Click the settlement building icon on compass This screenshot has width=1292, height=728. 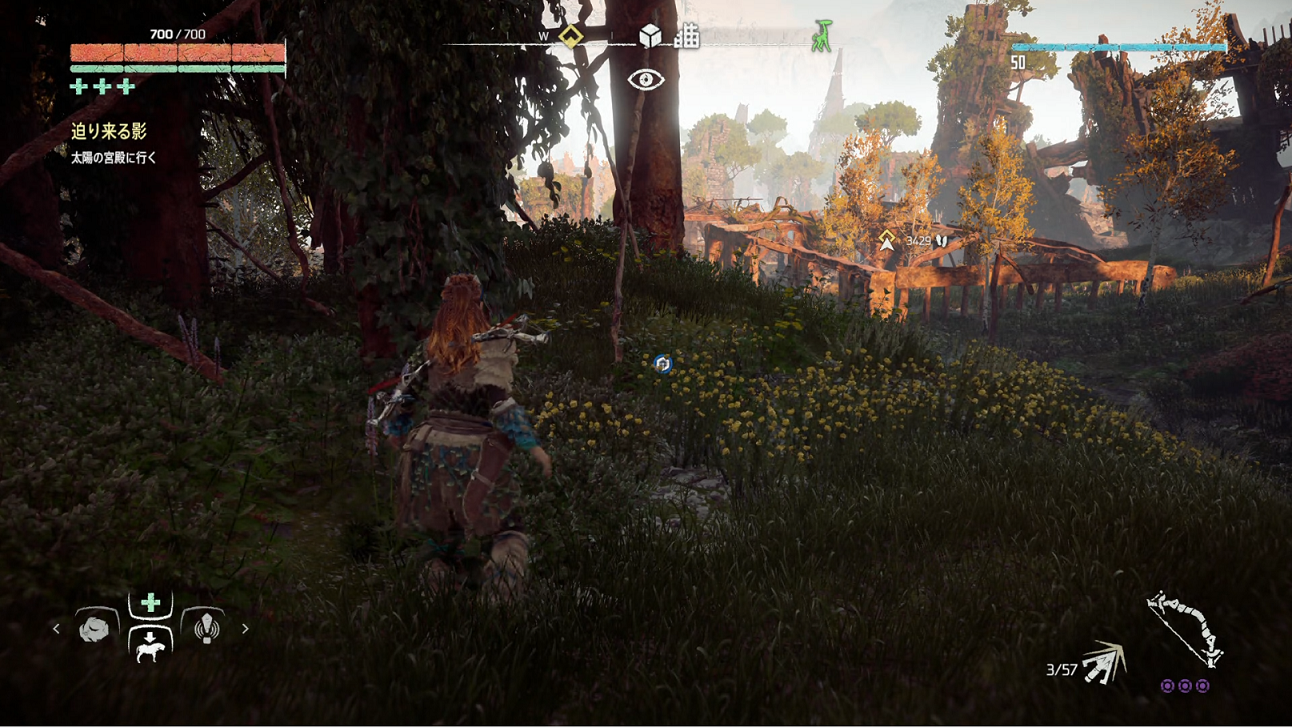687,37
